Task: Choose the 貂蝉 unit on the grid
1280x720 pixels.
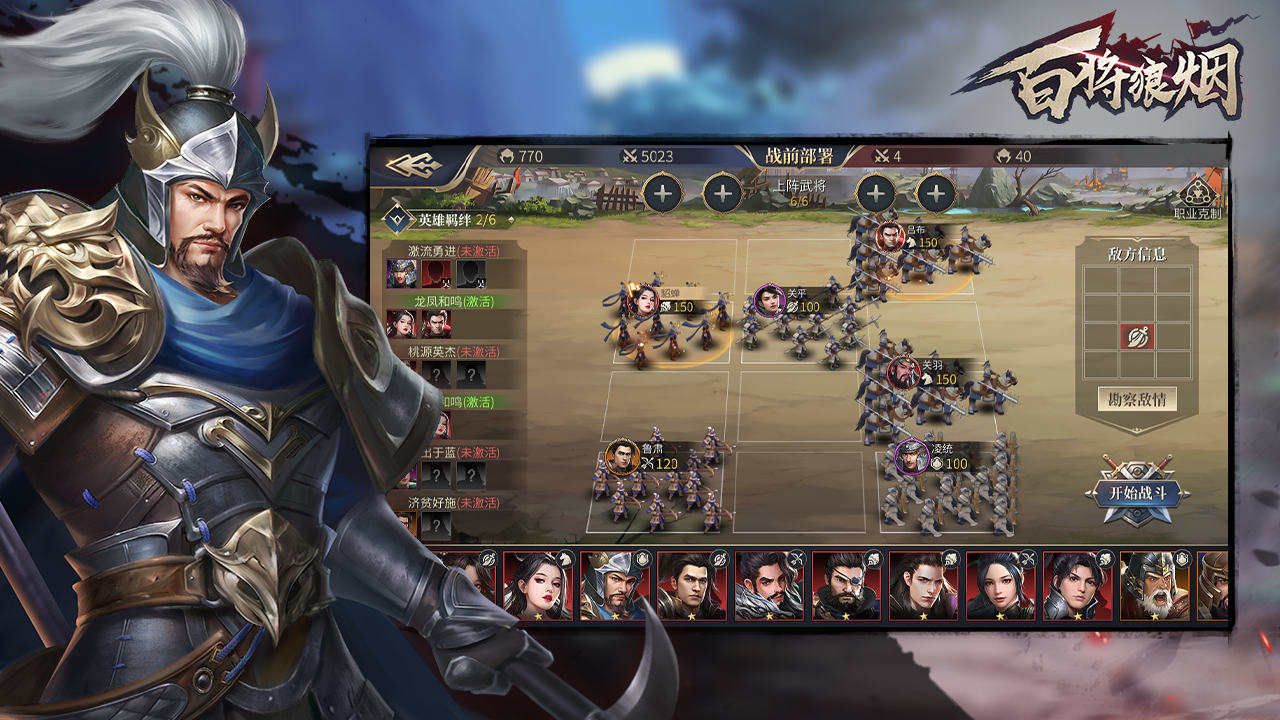Action: [644, 299]
